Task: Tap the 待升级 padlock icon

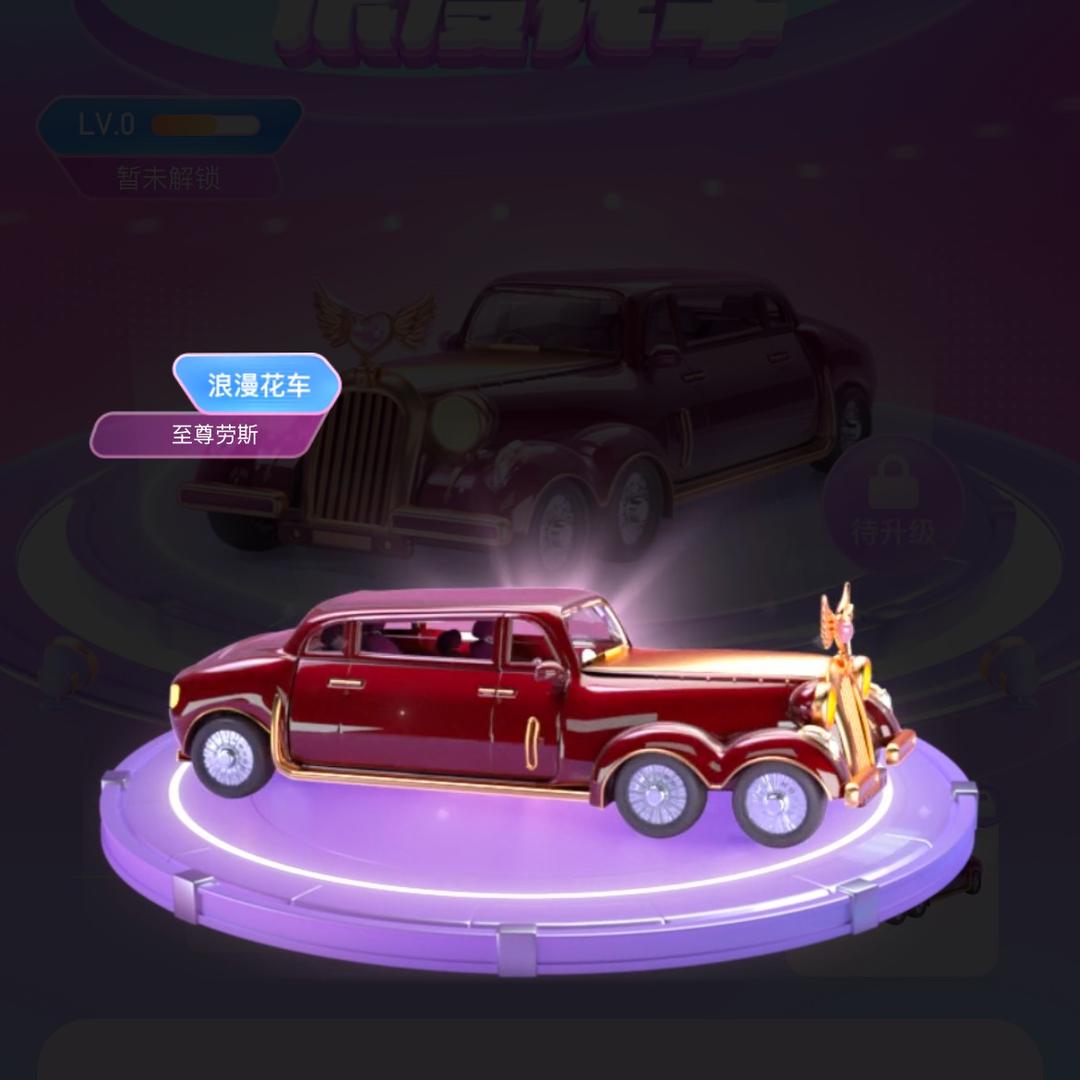Action: pyautogui.click(x=893, y=483)
